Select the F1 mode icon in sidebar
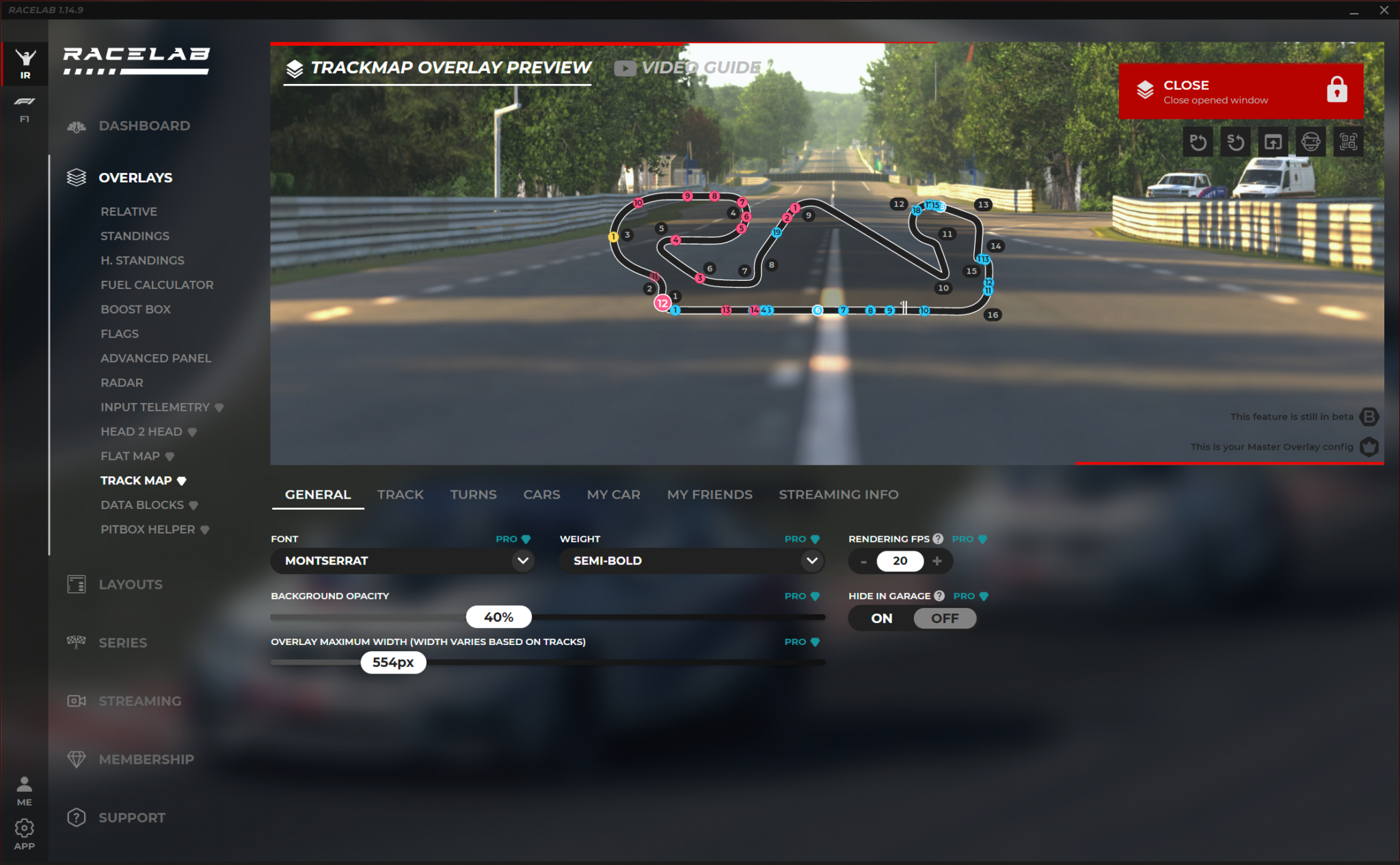The image size is (1400, 865). click(x=25, y=108)
